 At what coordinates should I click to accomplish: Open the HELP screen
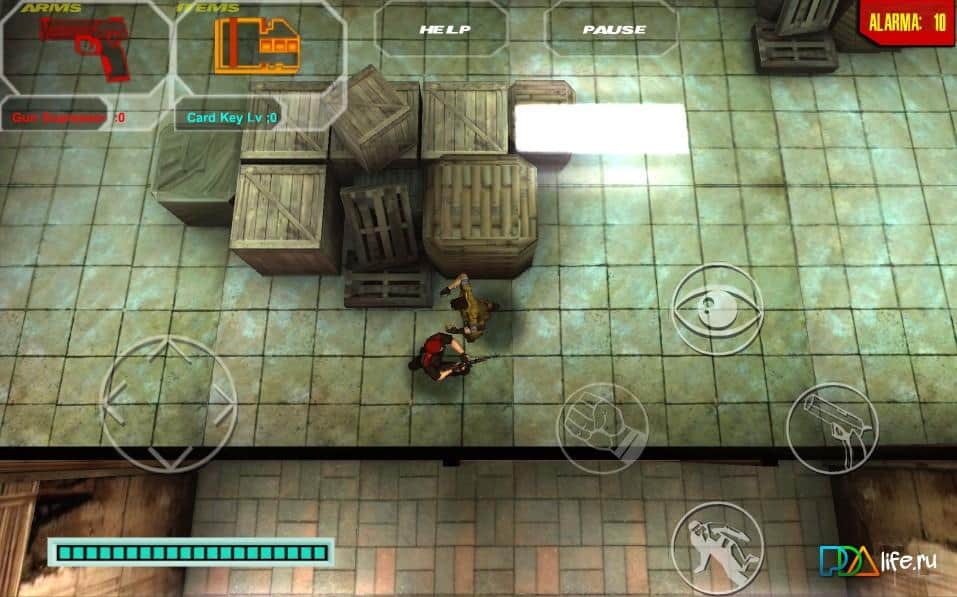[443, 29]
